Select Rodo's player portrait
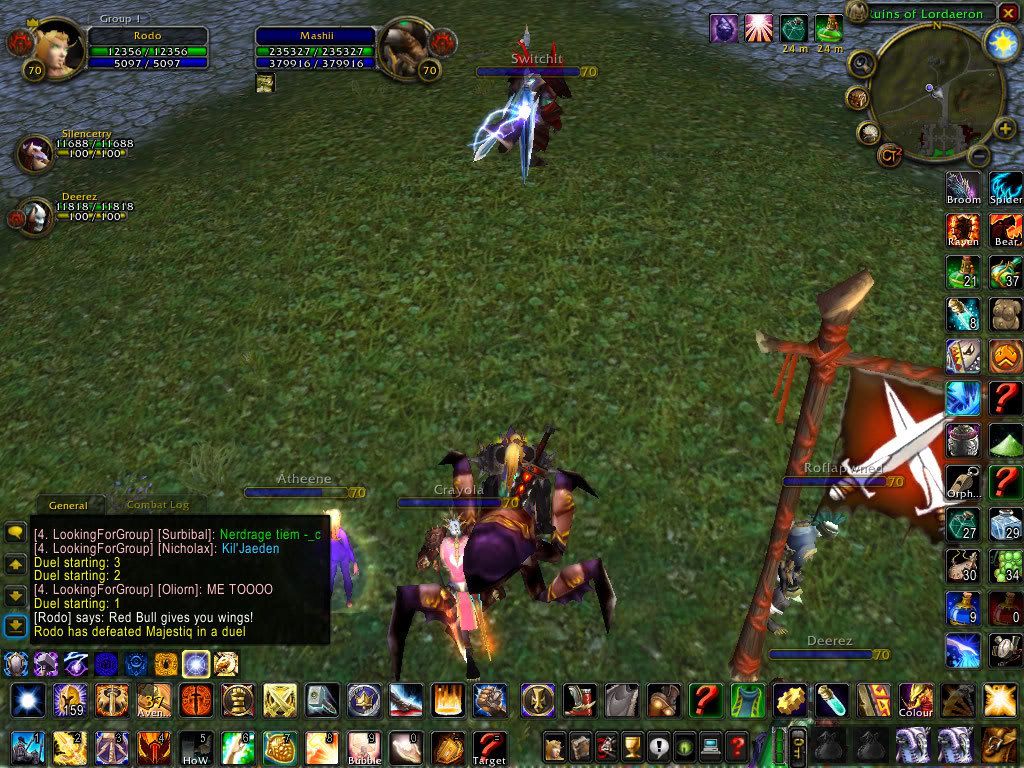The height and width of the screenshot is (768, 1024). (58, 47)
